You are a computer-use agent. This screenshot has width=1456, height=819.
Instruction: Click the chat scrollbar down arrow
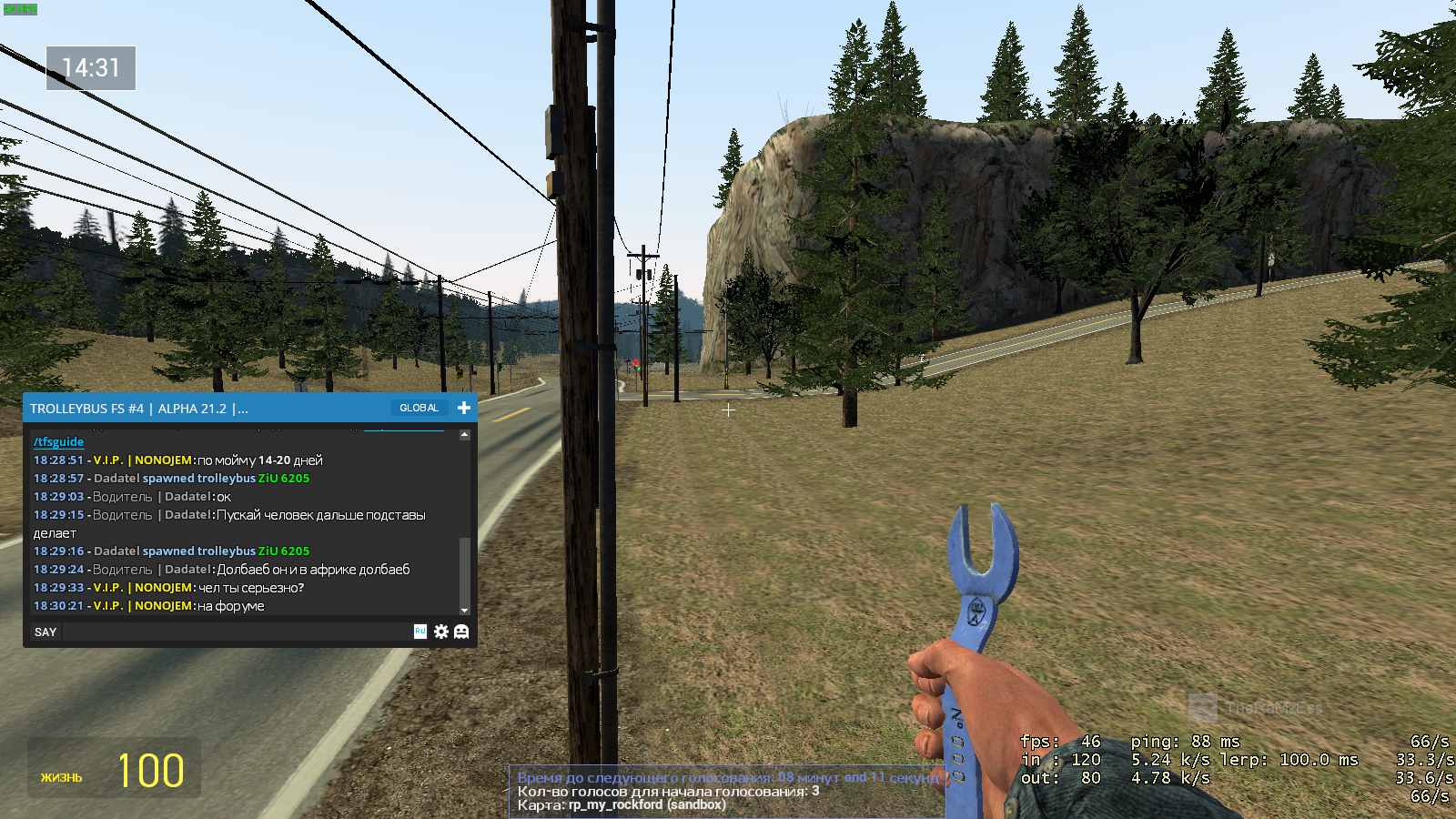point(465,611)
